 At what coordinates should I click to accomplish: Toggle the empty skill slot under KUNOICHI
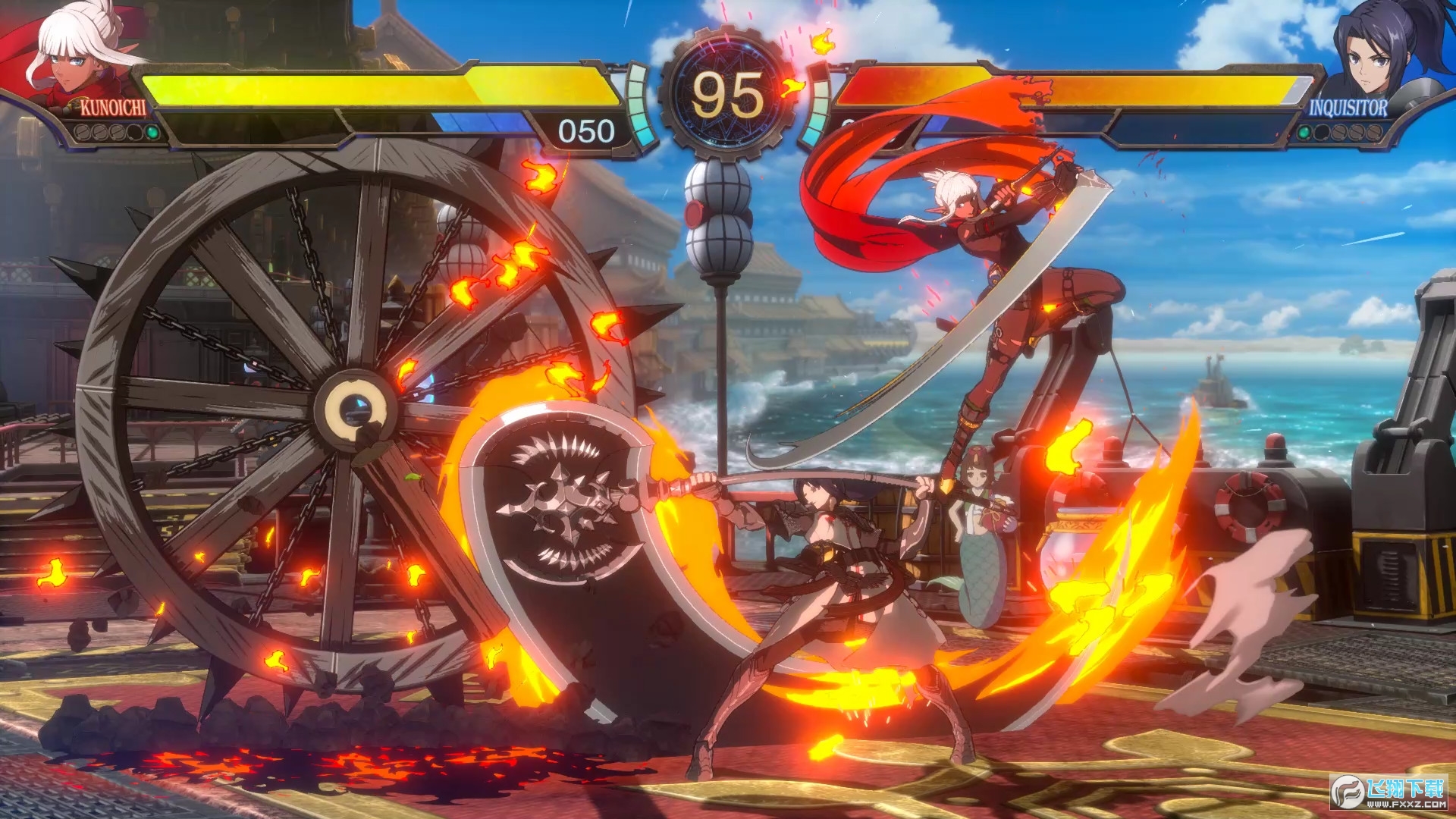[134, 133]
